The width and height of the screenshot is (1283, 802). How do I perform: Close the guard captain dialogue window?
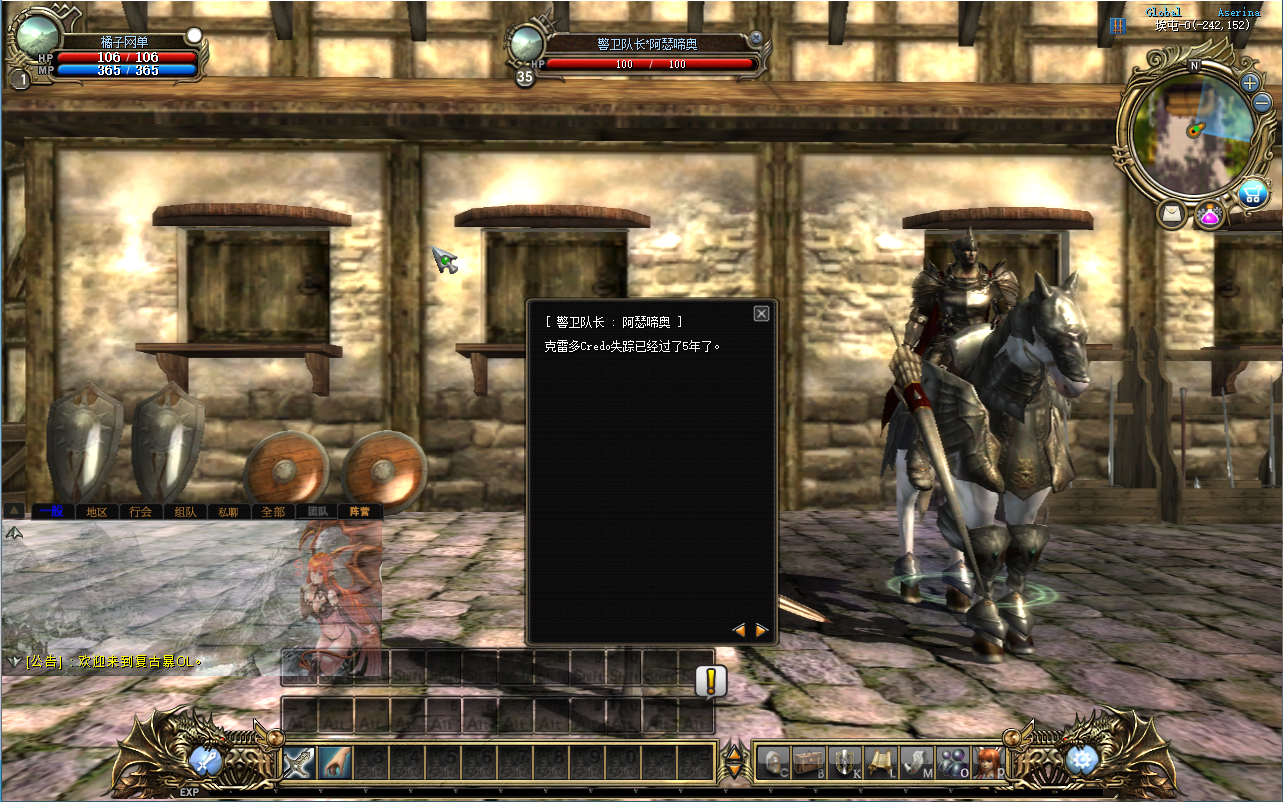(x=761, y=314)
